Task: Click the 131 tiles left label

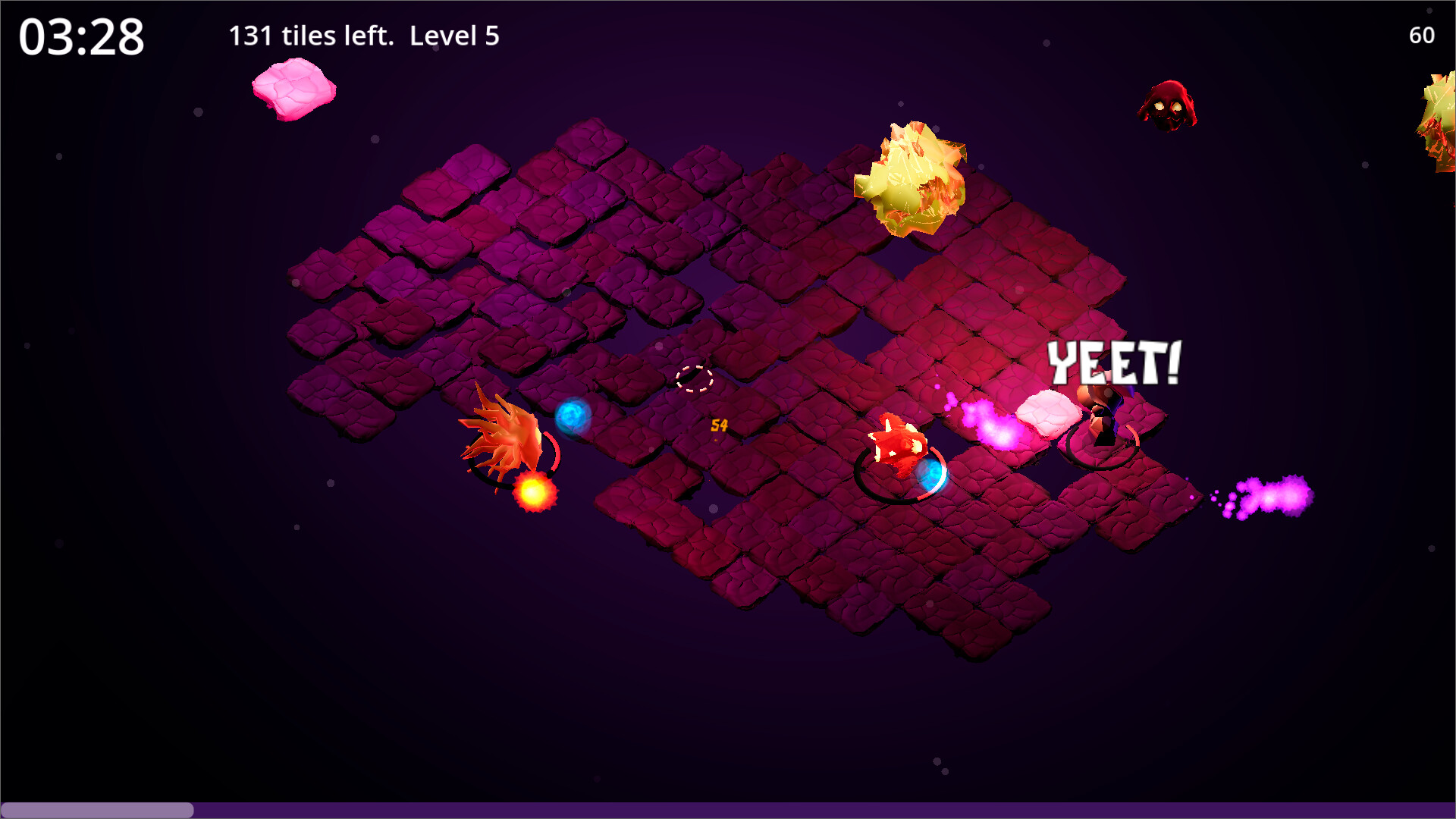Action: pyautogui.click(x=309, y=35)
